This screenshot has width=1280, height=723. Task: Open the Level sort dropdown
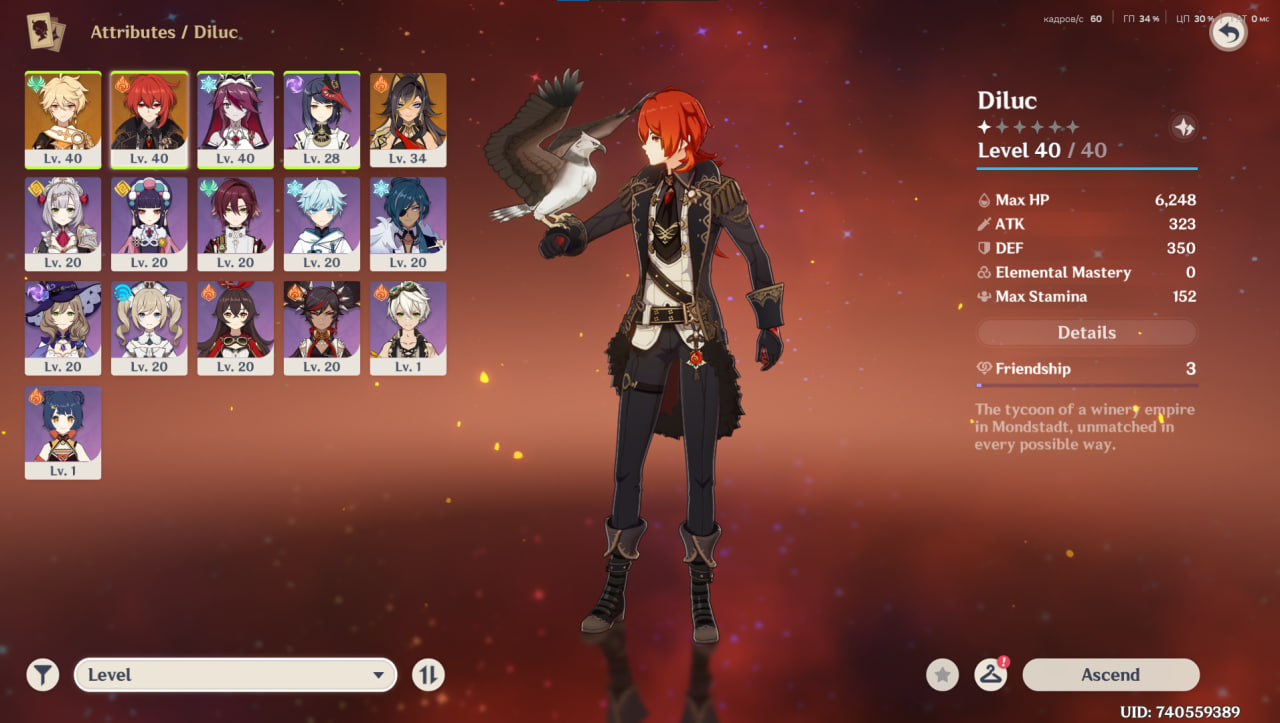pos(236,675)
